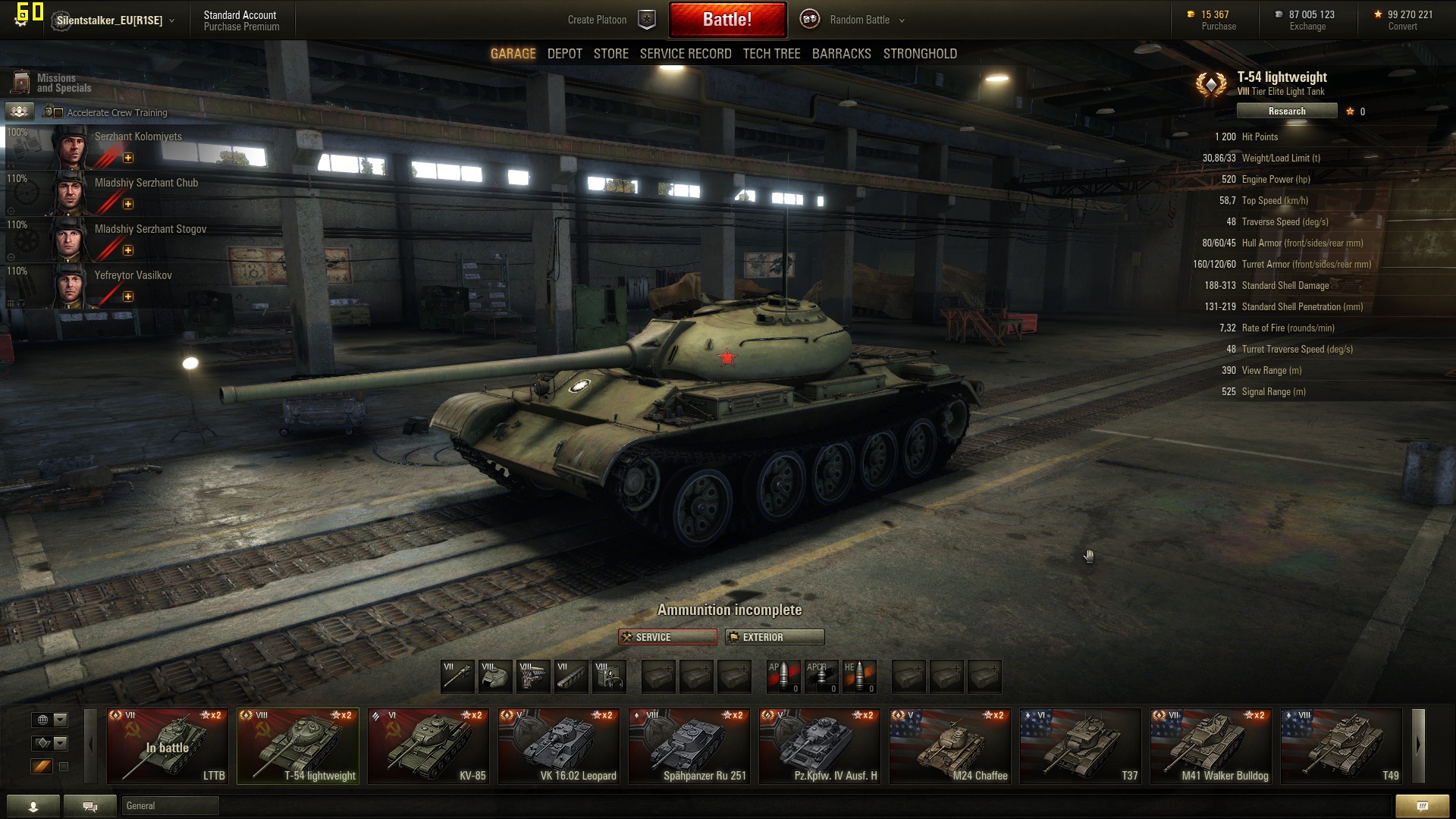
Task: Start the fight with the Battle! button
Action: tap(726, 20)
